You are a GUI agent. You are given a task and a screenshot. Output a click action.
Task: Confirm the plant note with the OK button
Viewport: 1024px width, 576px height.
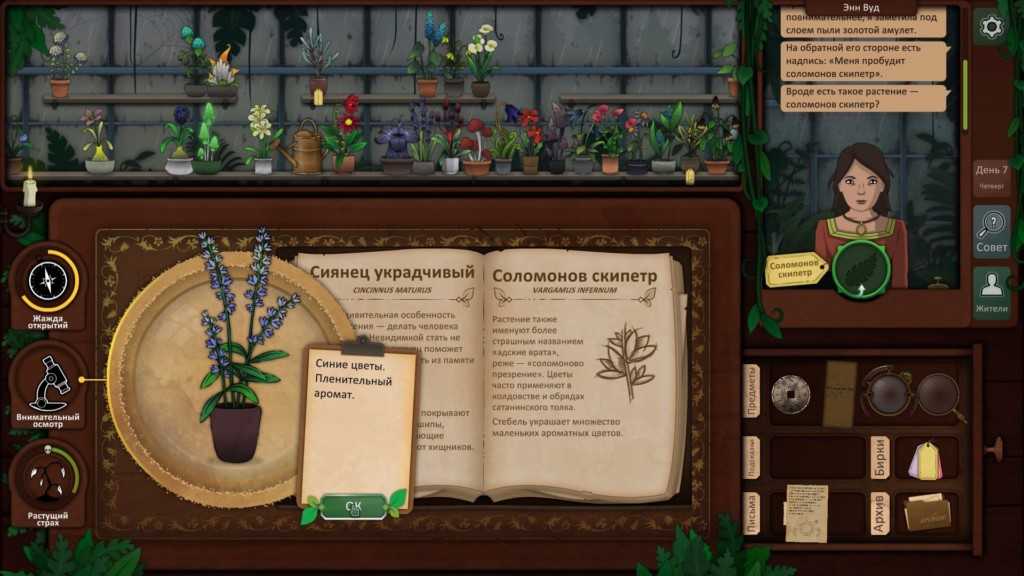point(353,506)
